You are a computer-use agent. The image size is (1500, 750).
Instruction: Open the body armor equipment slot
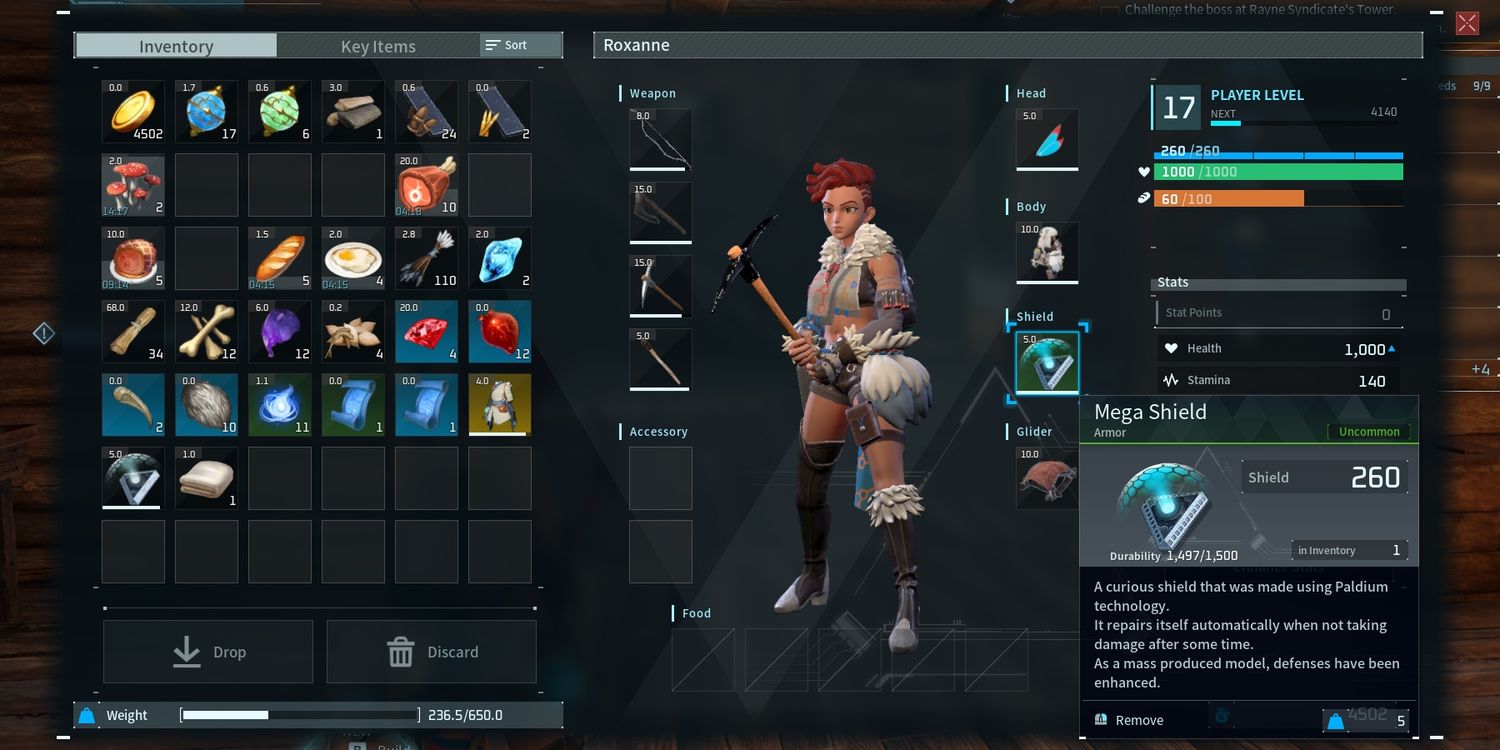pos(1047,252)
